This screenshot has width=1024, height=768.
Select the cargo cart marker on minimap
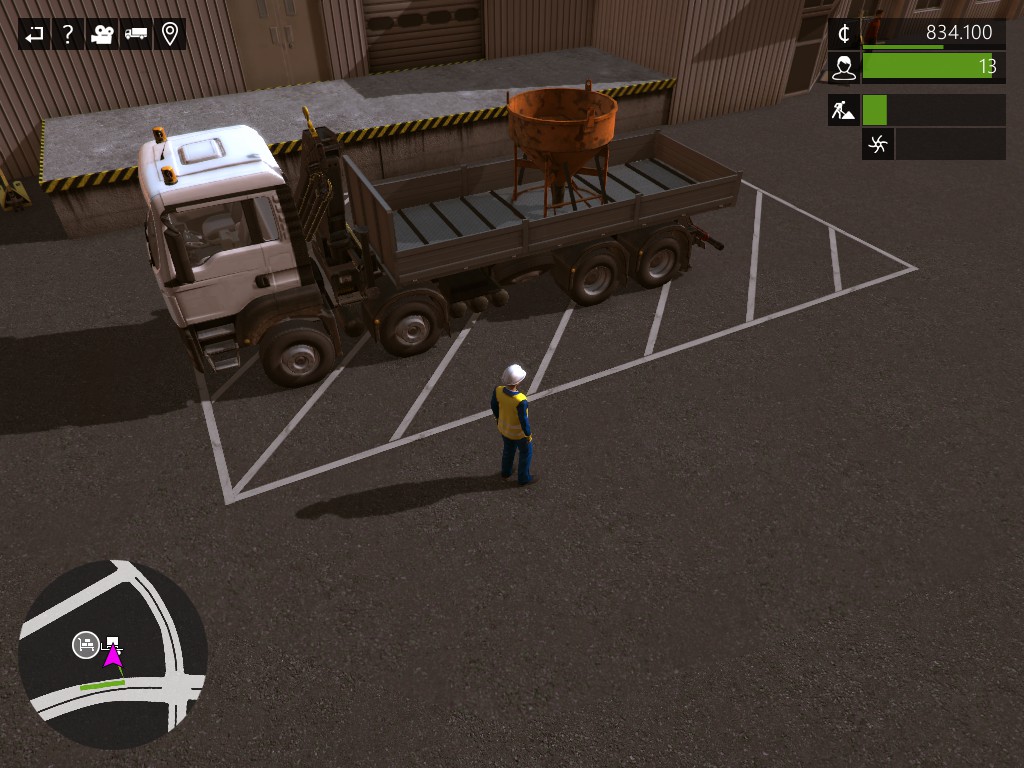coord(86,645)
